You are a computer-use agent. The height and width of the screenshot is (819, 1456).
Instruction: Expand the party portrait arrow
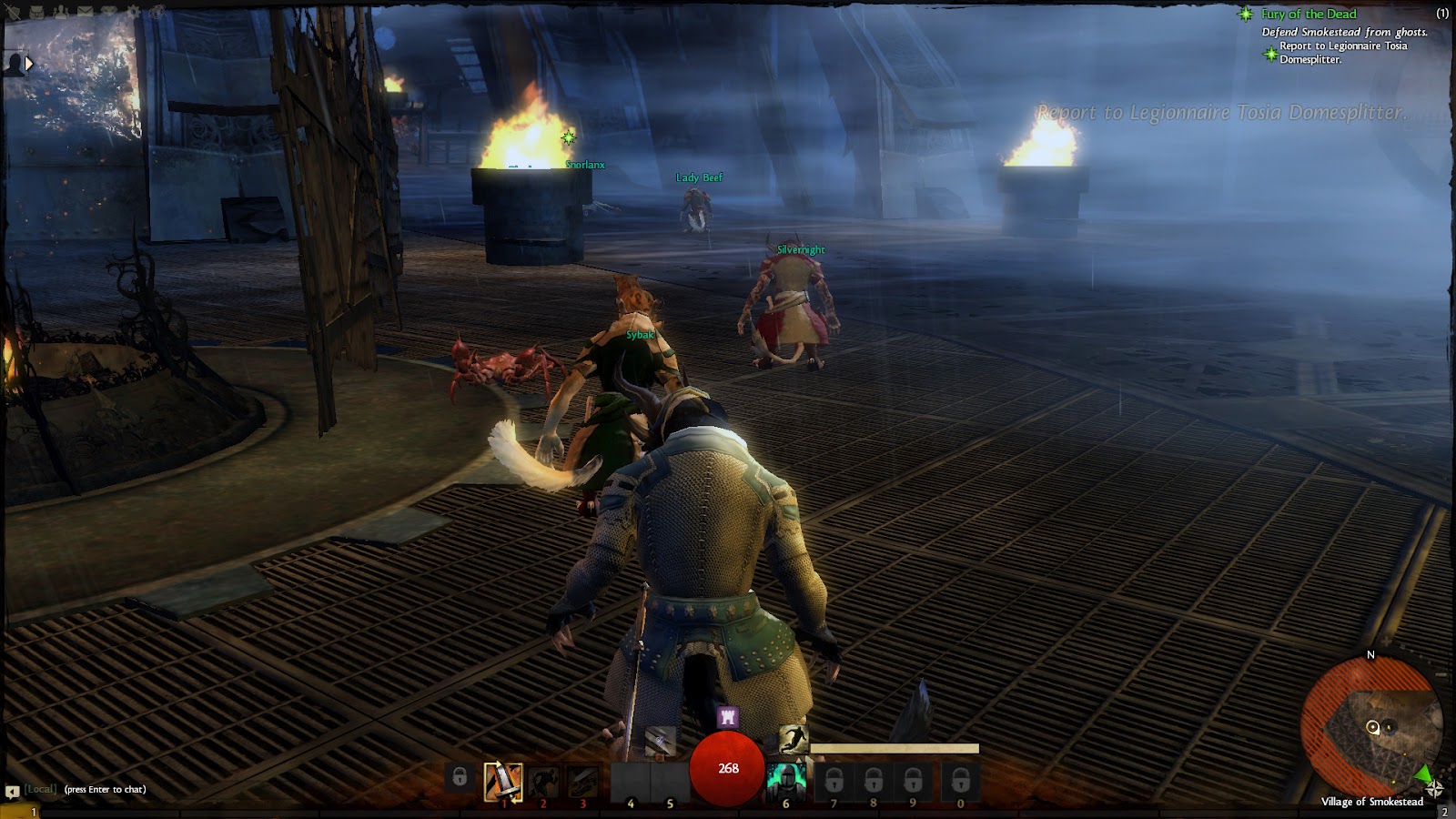click(29, 64)
